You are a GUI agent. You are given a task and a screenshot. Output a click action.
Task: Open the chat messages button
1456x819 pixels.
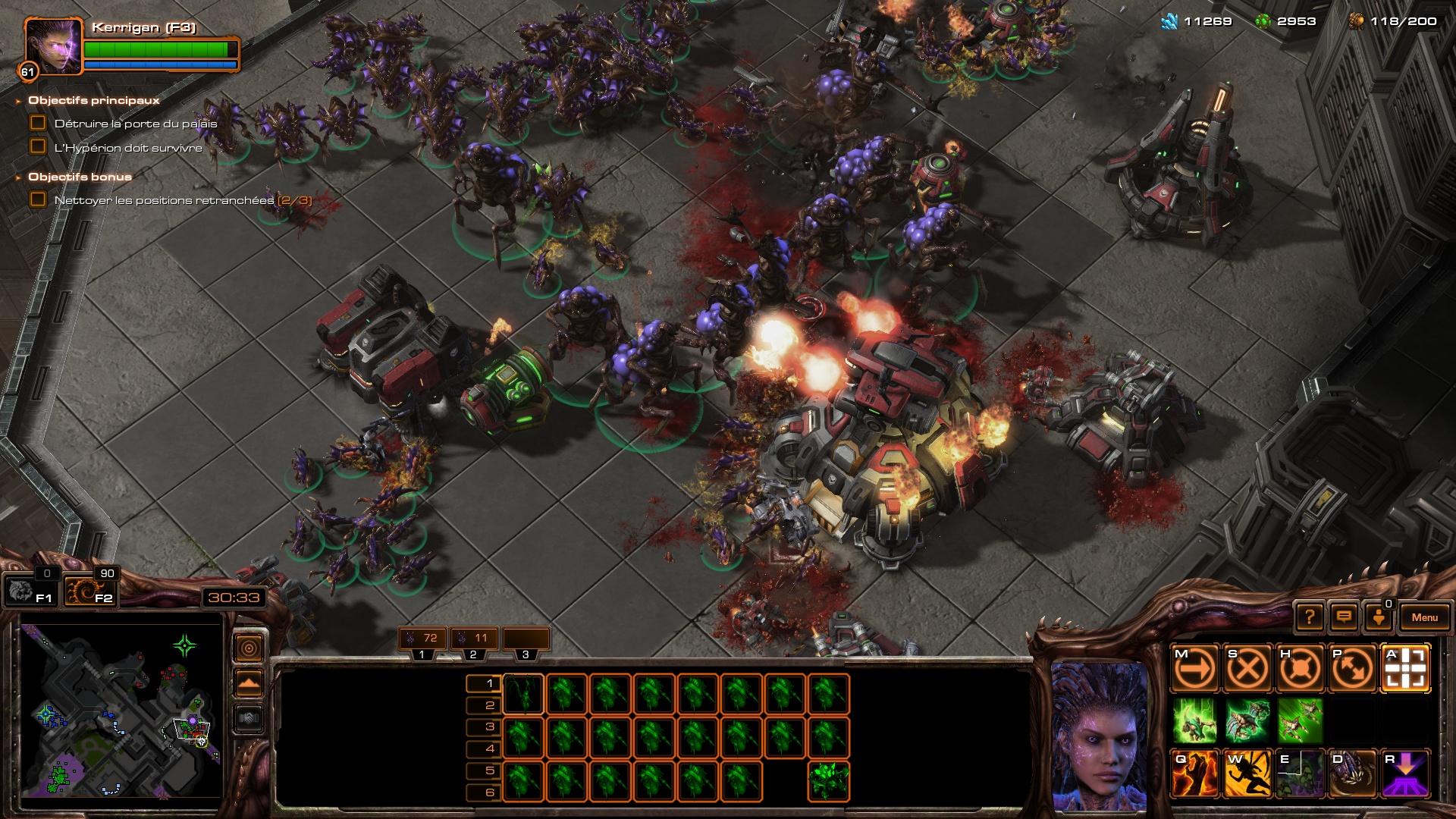[x=1344, y=617]
